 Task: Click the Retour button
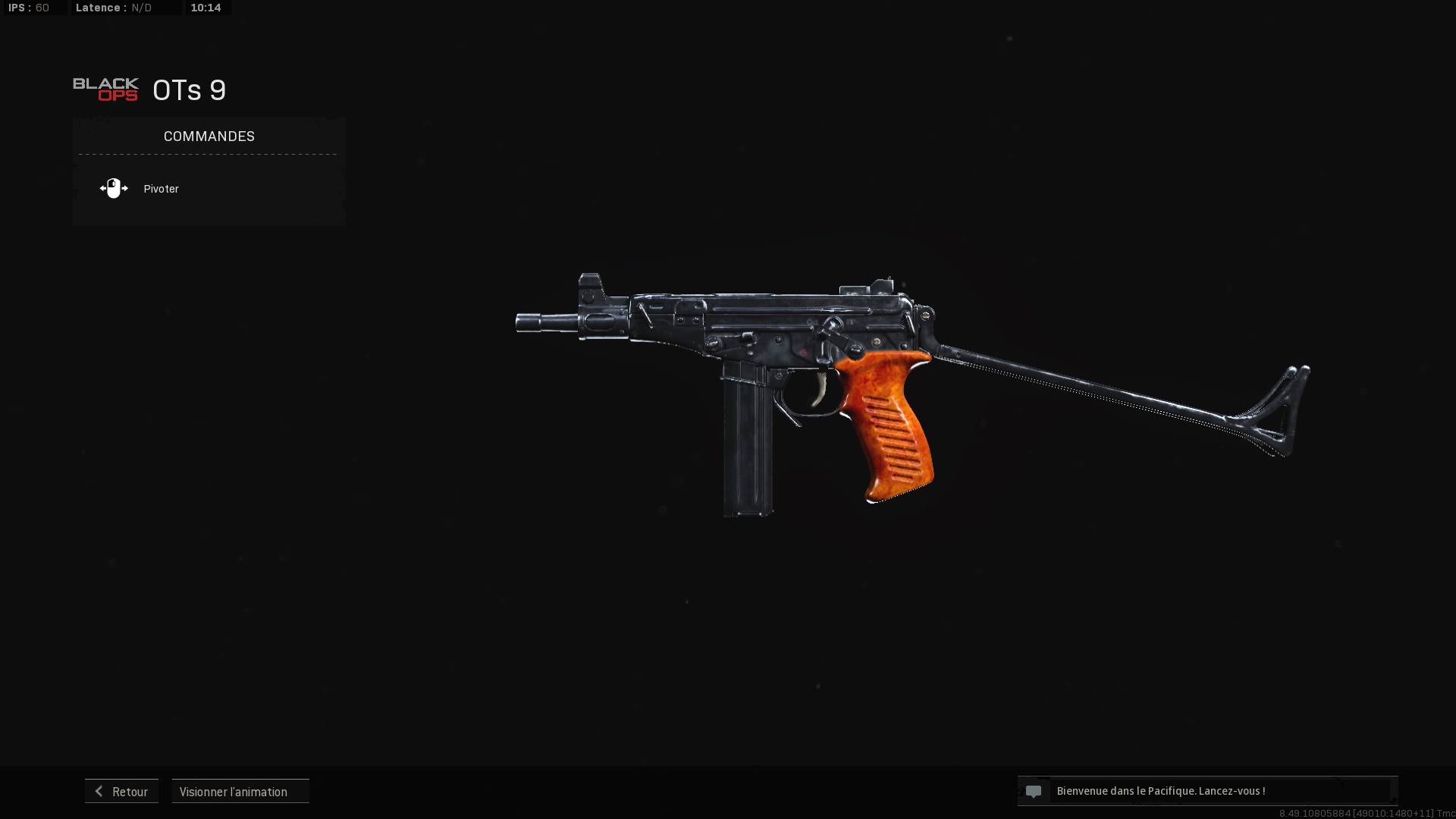121,791
